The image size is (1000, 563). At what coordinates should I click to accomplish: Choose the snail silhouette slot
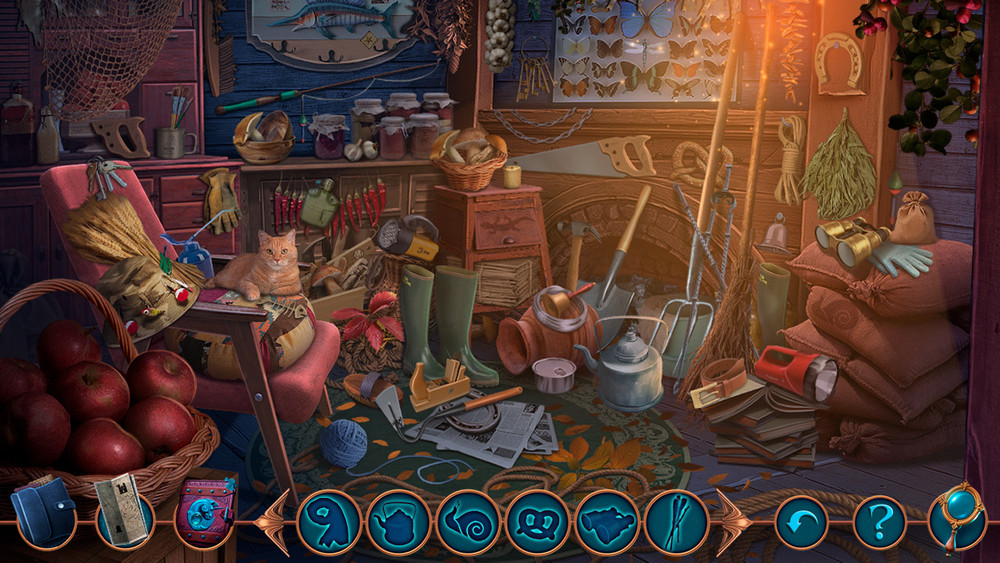pos(468,522)
